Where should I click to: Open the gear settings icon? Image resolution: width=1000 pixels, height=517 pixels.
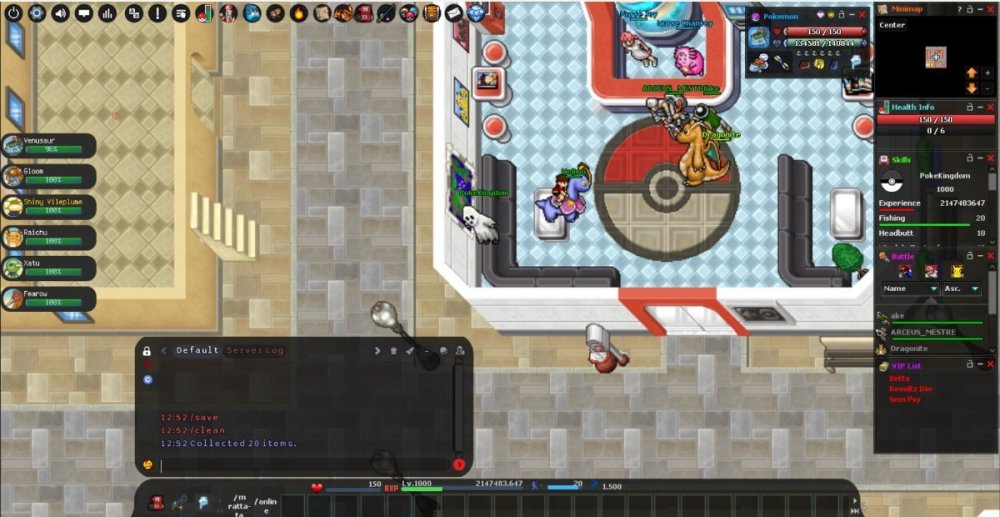[x=37, y=13]
